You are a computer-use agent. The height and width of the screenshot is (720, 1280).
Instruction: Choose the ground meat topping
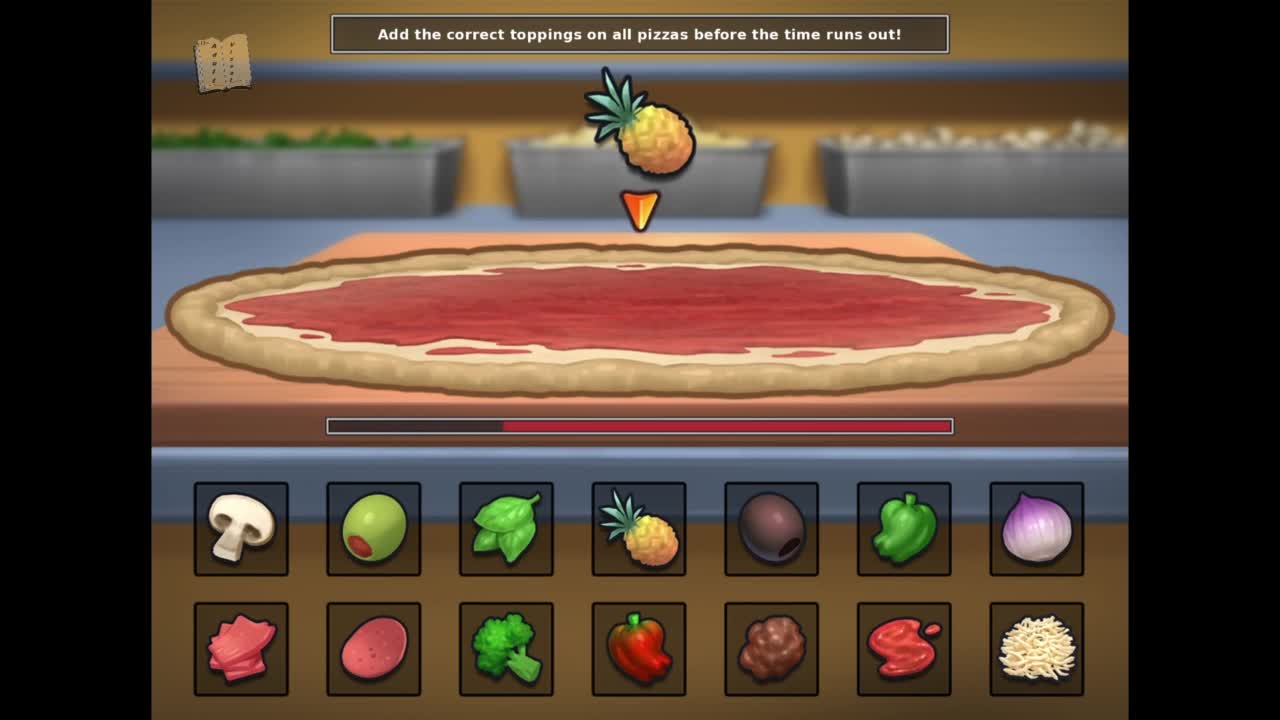point(771,649)
